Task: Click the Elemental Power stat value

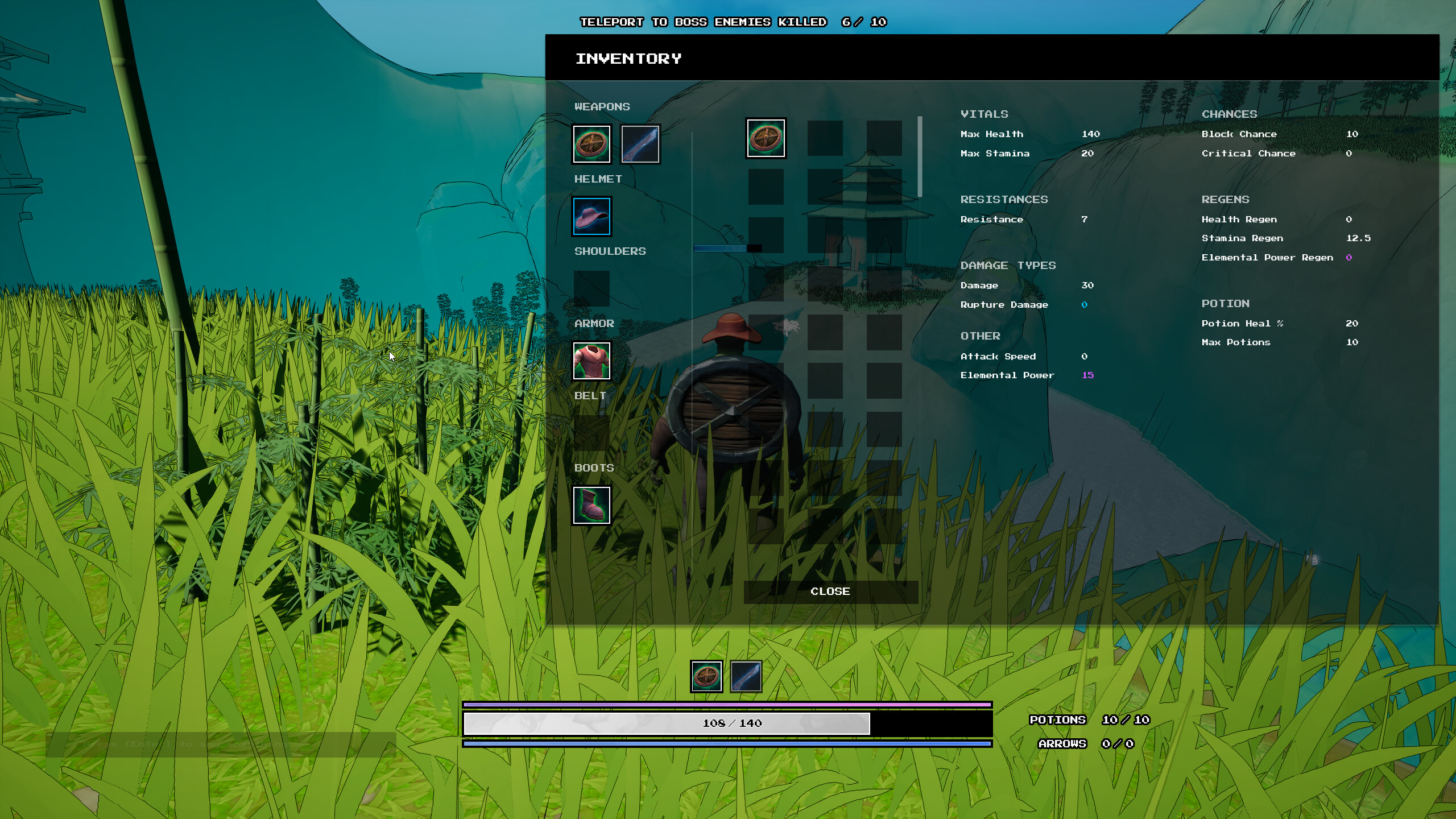Action: coord(1089,375)
